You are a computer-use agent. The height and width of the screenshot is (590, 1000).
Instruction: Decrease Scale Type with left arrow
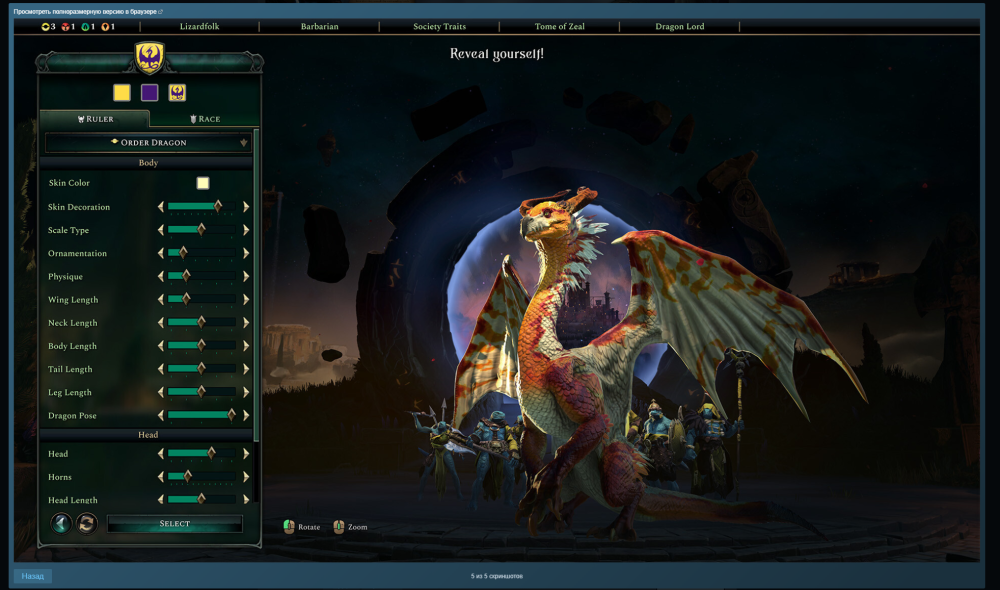161,230
